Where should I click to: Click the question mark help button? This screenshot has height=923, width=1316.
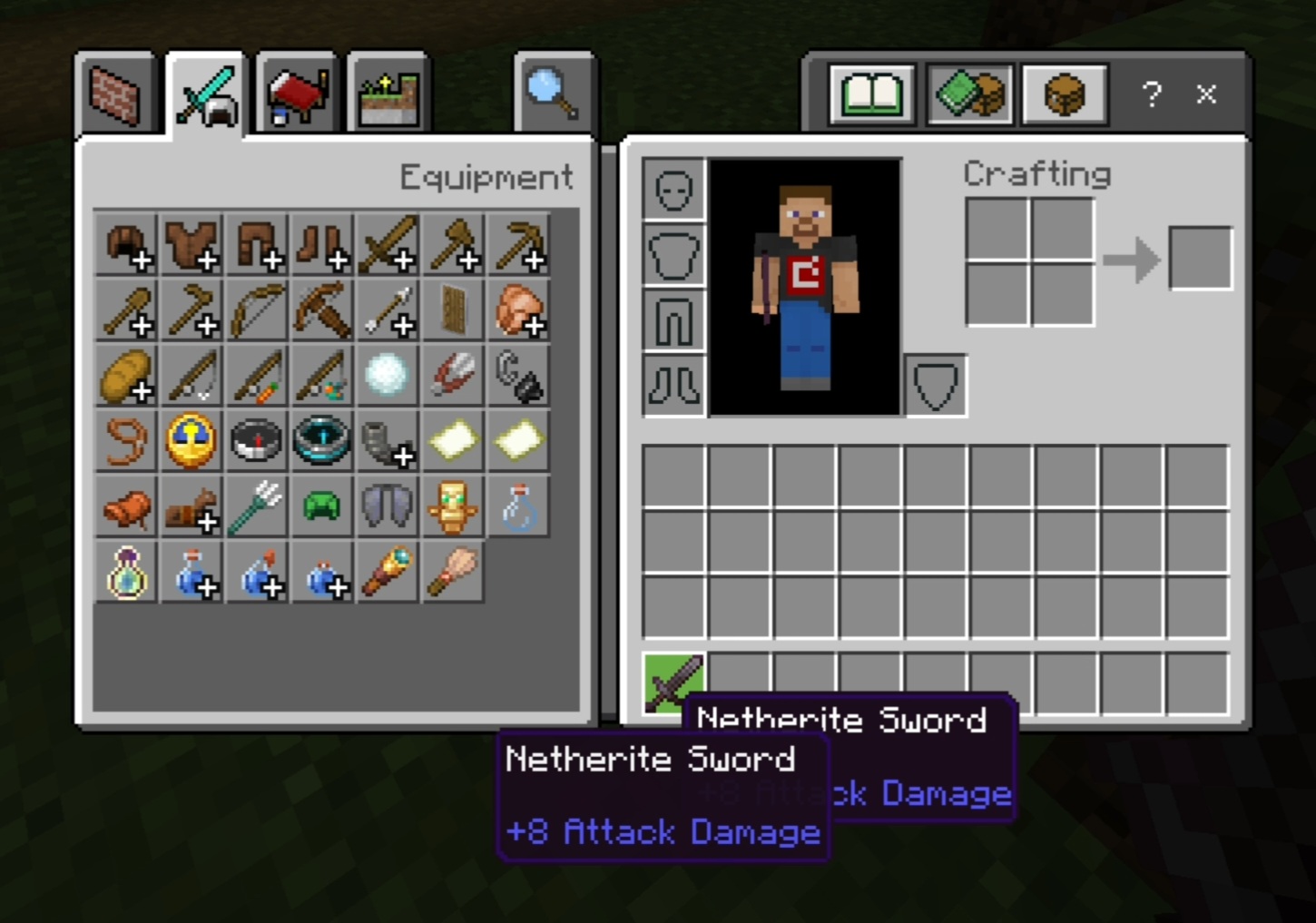click(x=1152, y=94)
